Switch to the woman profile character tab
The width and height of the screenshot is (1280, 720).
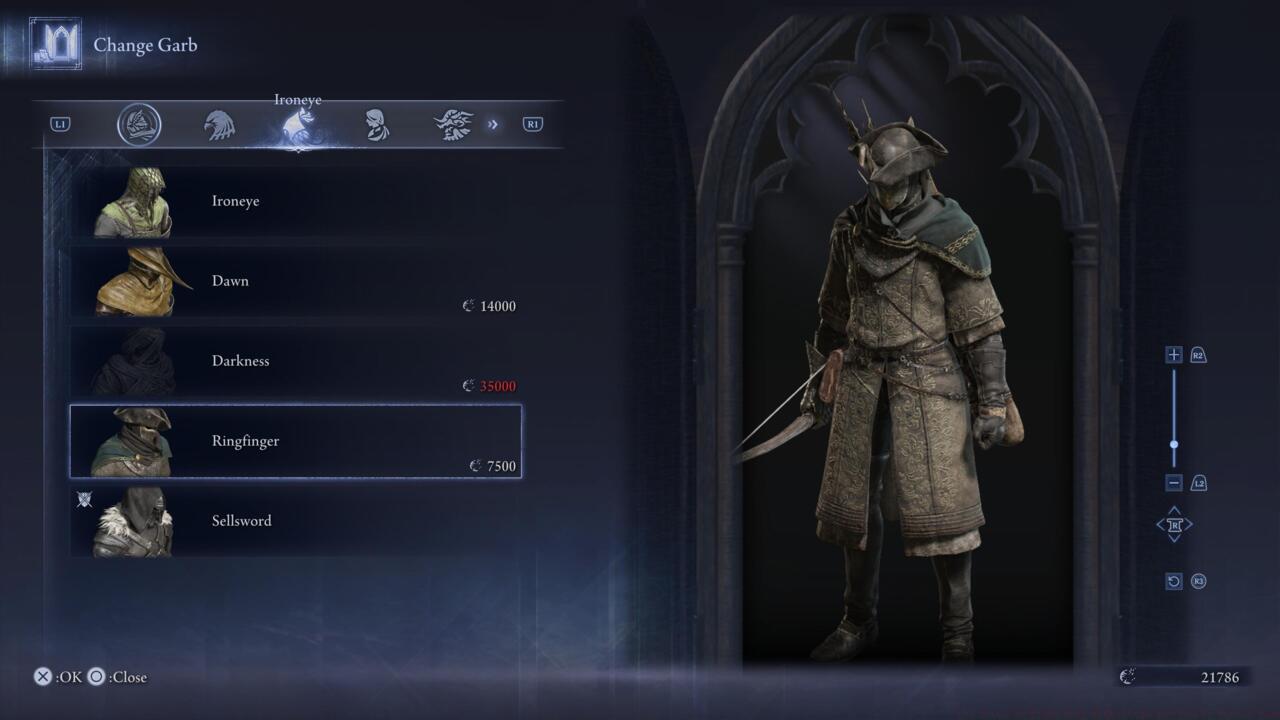376,125
